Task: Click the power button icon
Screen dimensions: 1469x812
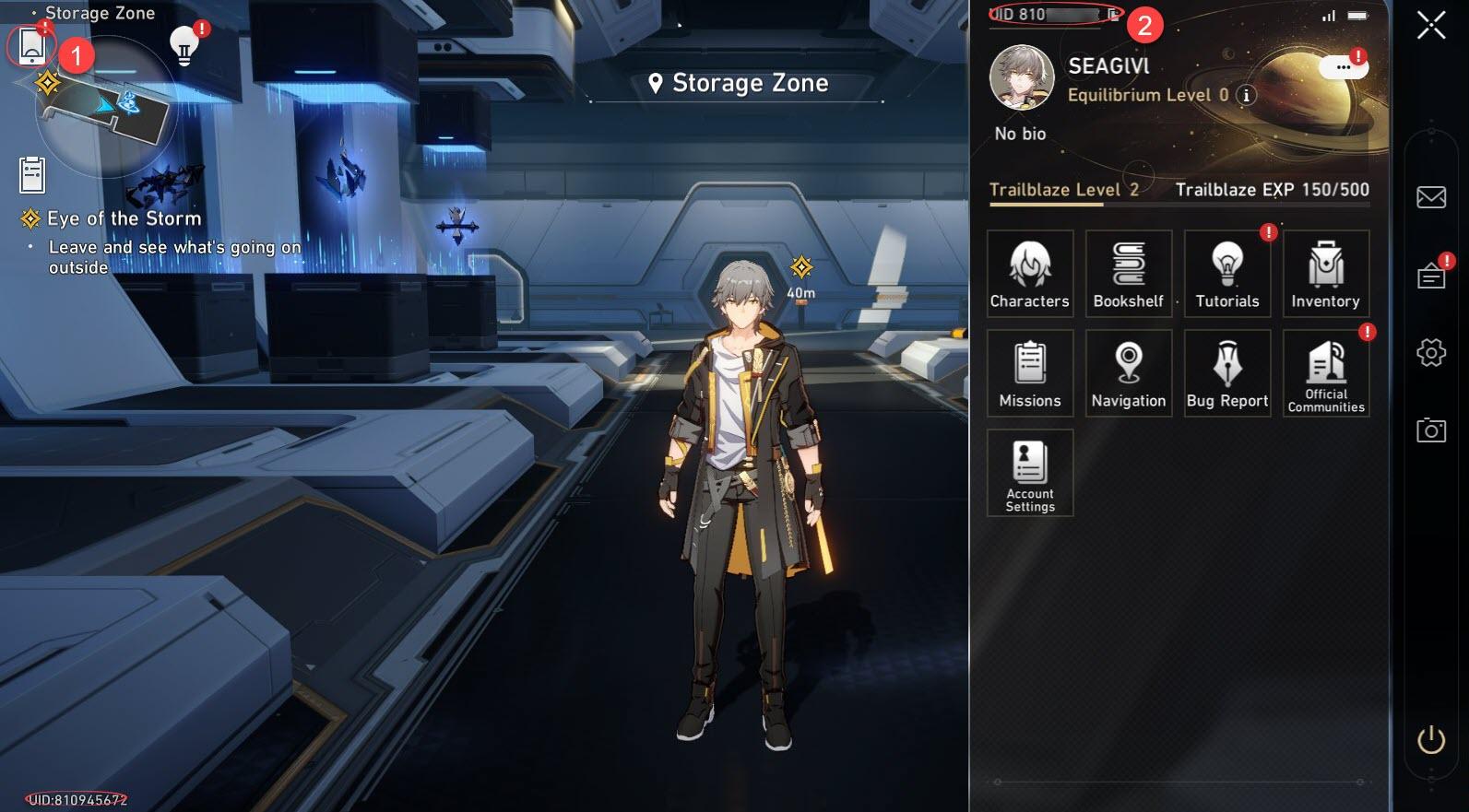Action: pos(1431,739)
